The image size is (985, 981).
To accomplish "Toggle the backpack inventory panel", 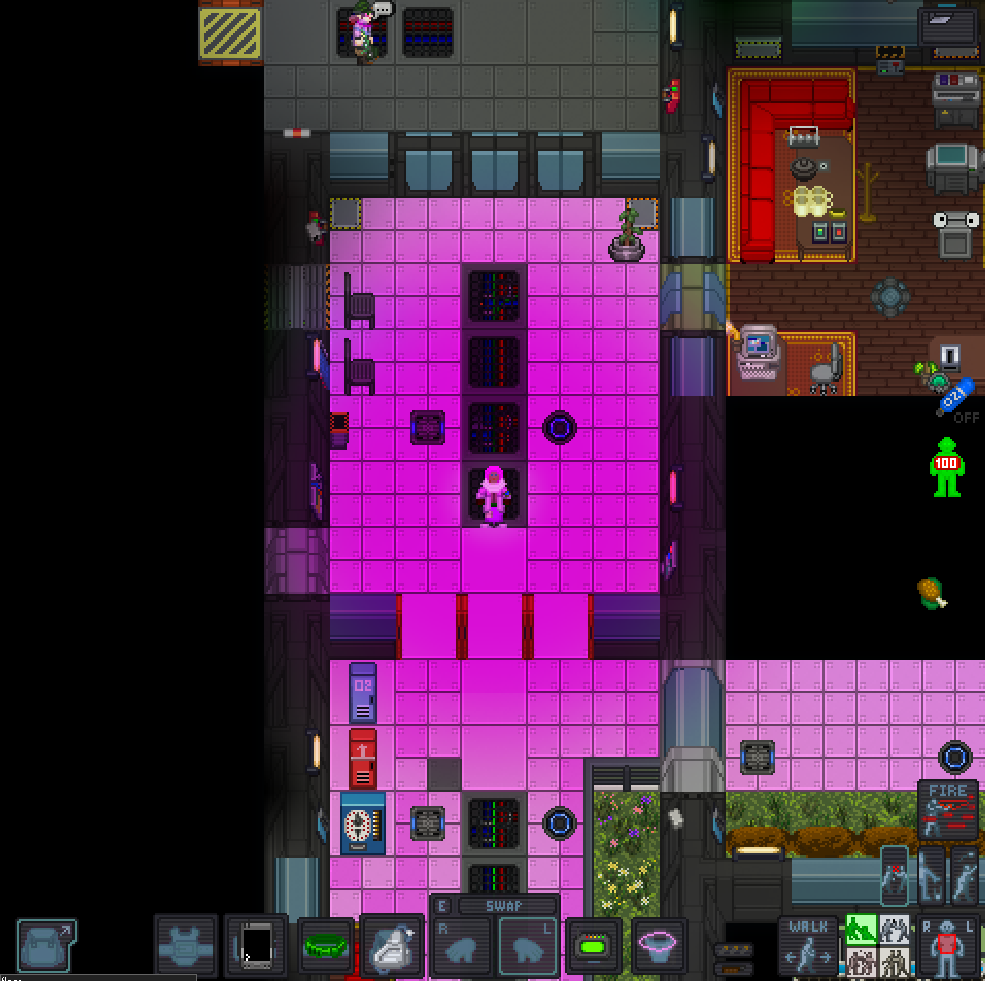I will click(x=46, y=945).
